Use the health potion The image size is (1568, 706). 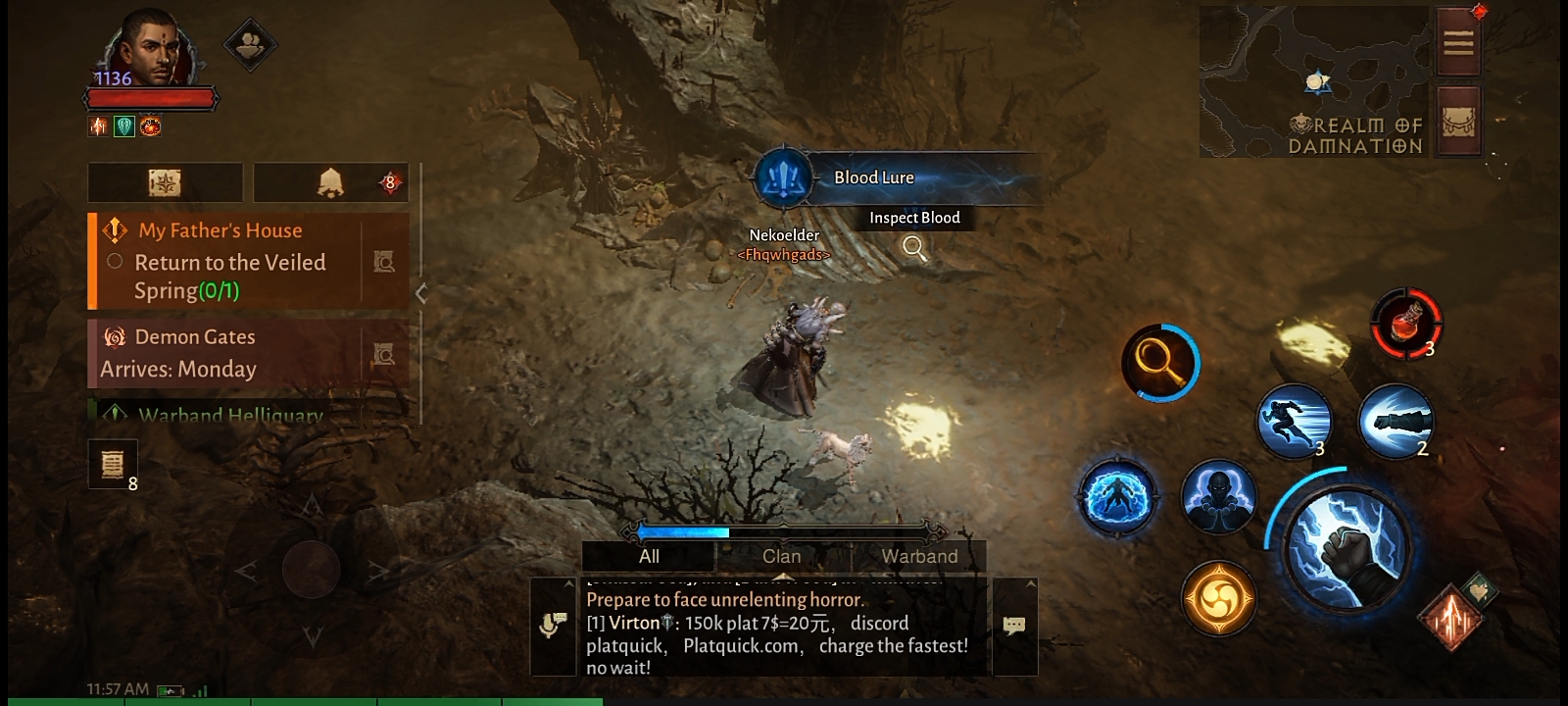pyautogui.click(x=1406, y=323)
